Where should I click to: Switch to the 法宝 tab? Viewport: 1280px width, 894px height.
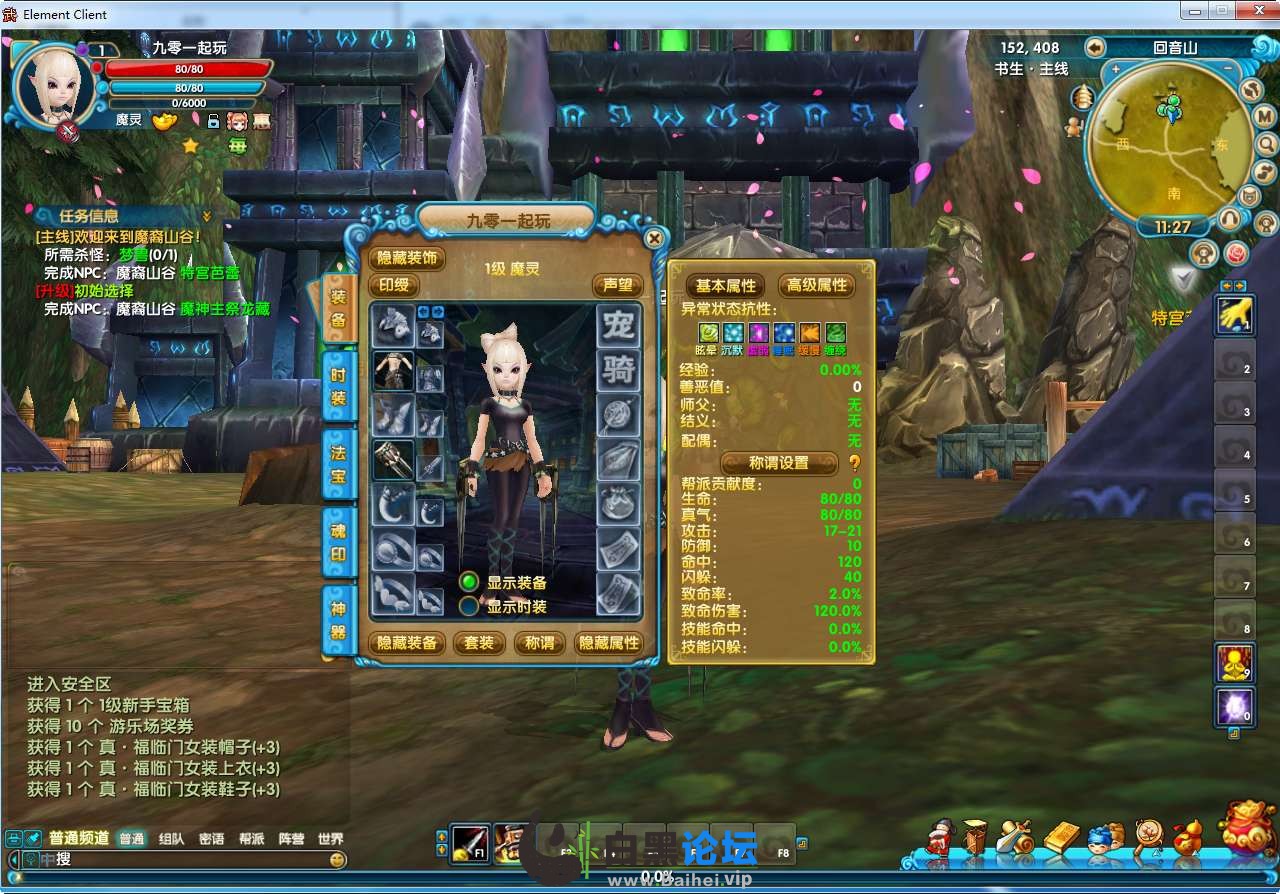[x=338, y=464]
